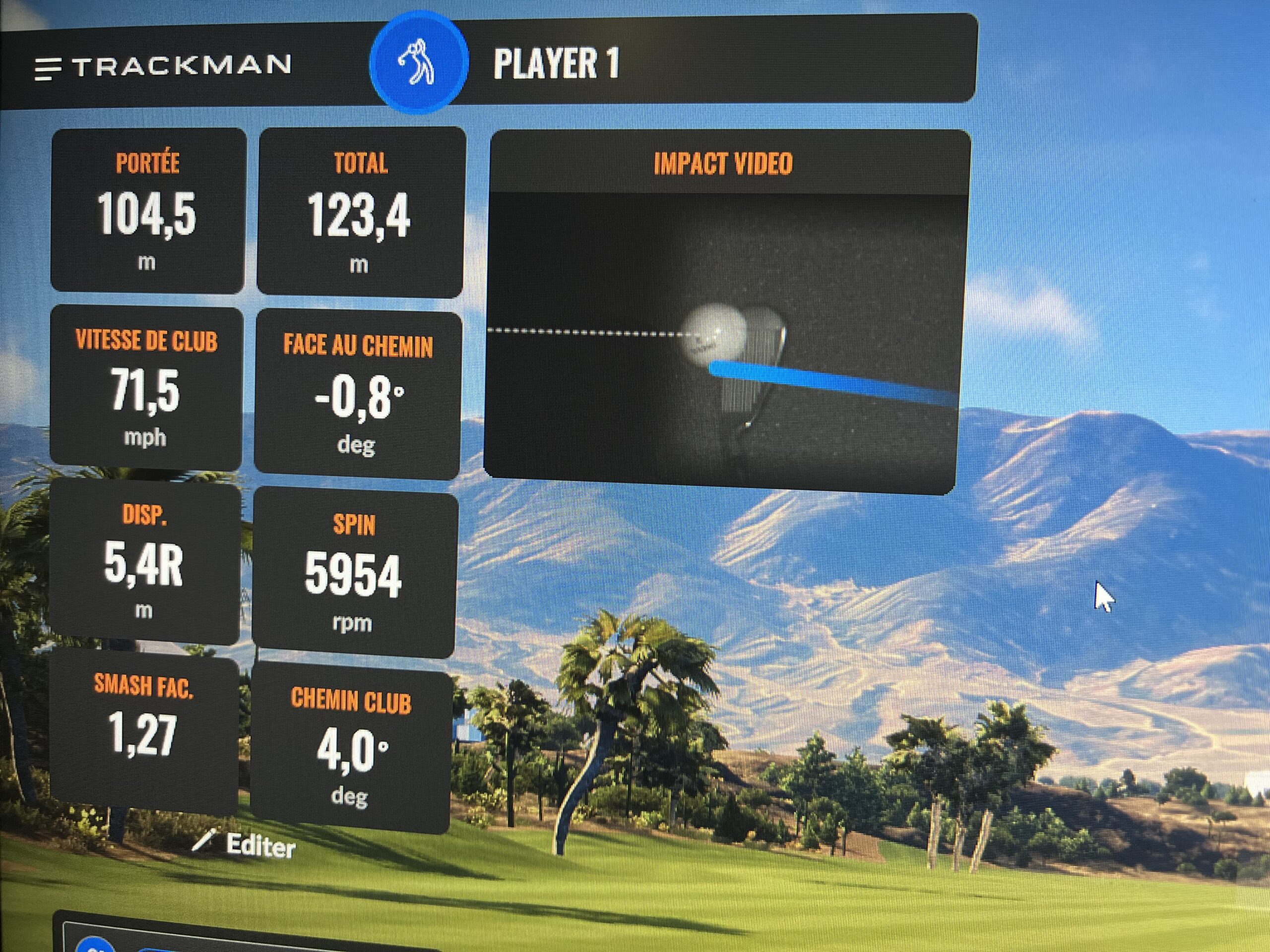1270x952 pixels.
Task: Choose the Spin rpm tile
Action: (353, 574)
